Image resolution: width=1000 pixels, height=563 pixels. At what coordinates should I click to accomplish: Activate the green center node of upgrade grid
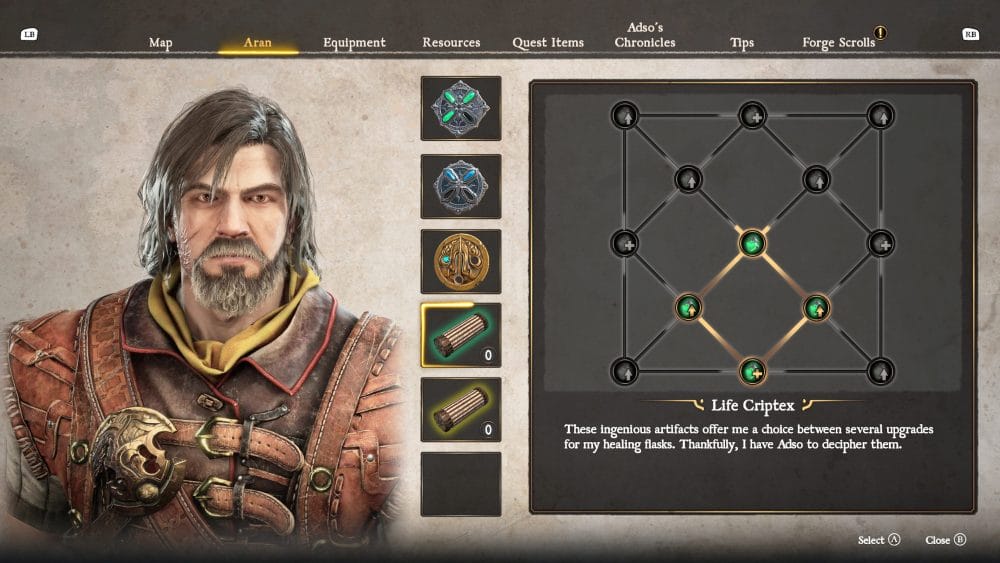pos(752,243)
